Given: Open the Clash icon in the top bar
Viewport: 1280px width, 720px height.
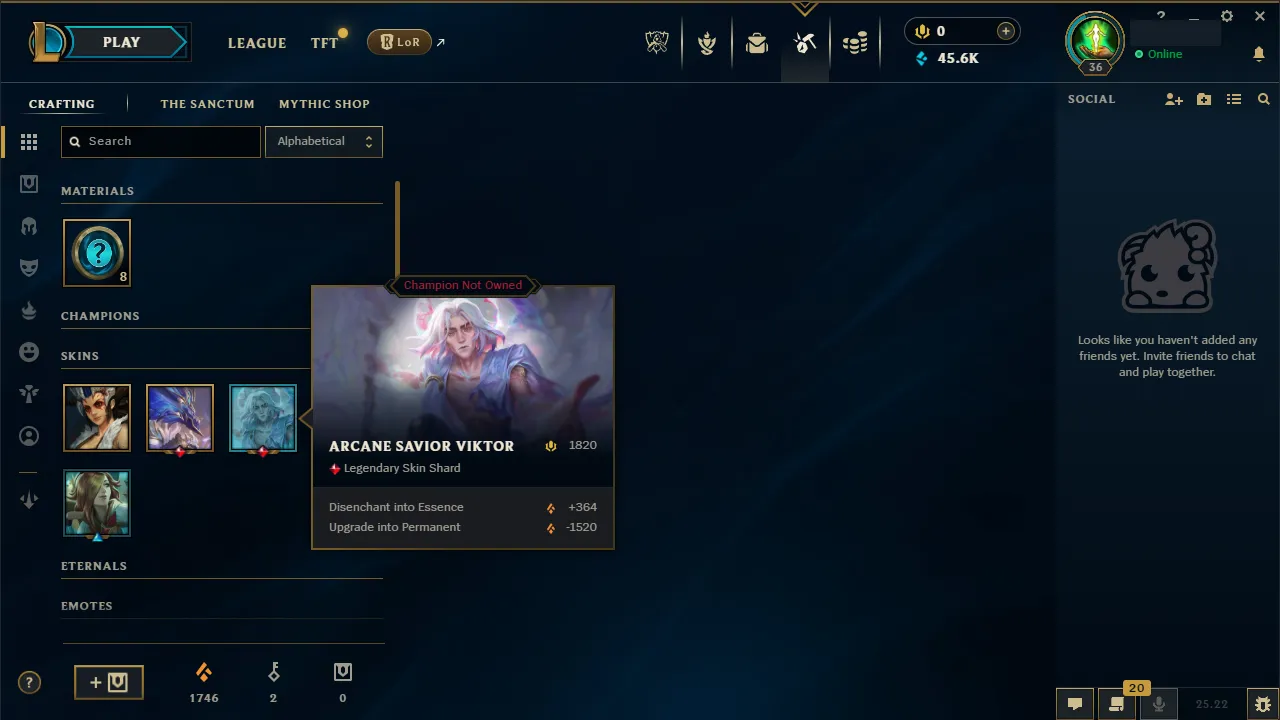Looking at the screenshot, I should tap(707, 43).
